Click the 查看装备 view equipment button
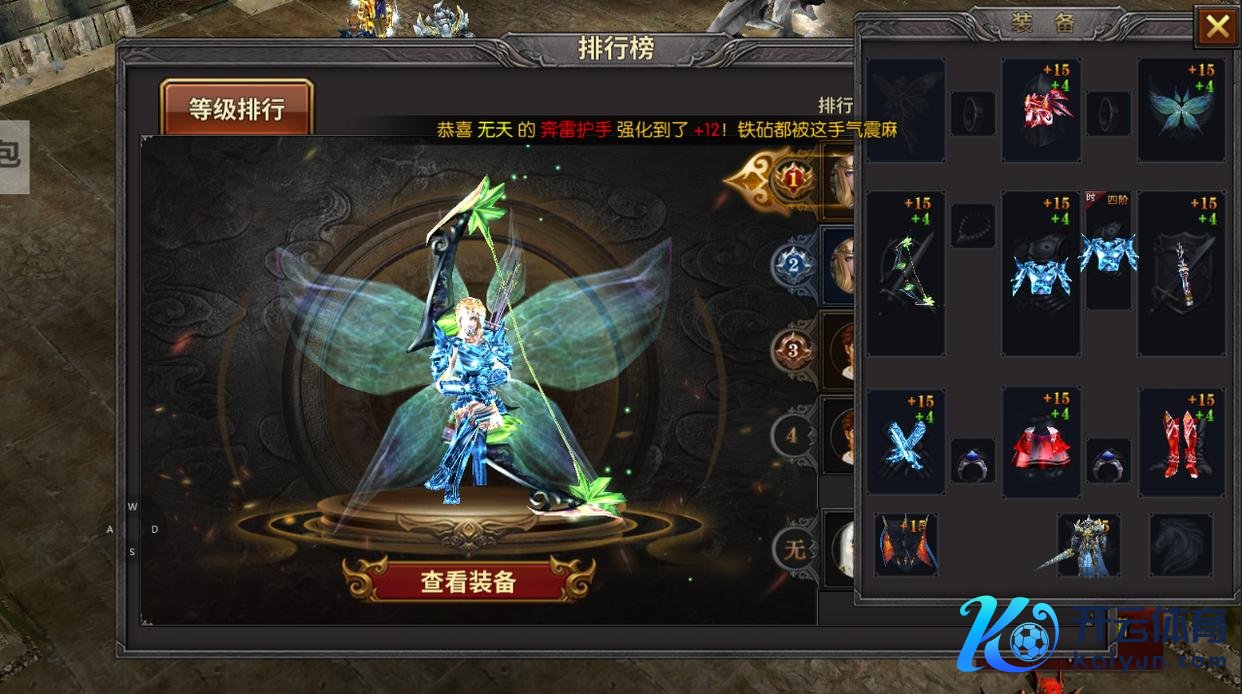The image size is (1242, 694). pos(468,581)
